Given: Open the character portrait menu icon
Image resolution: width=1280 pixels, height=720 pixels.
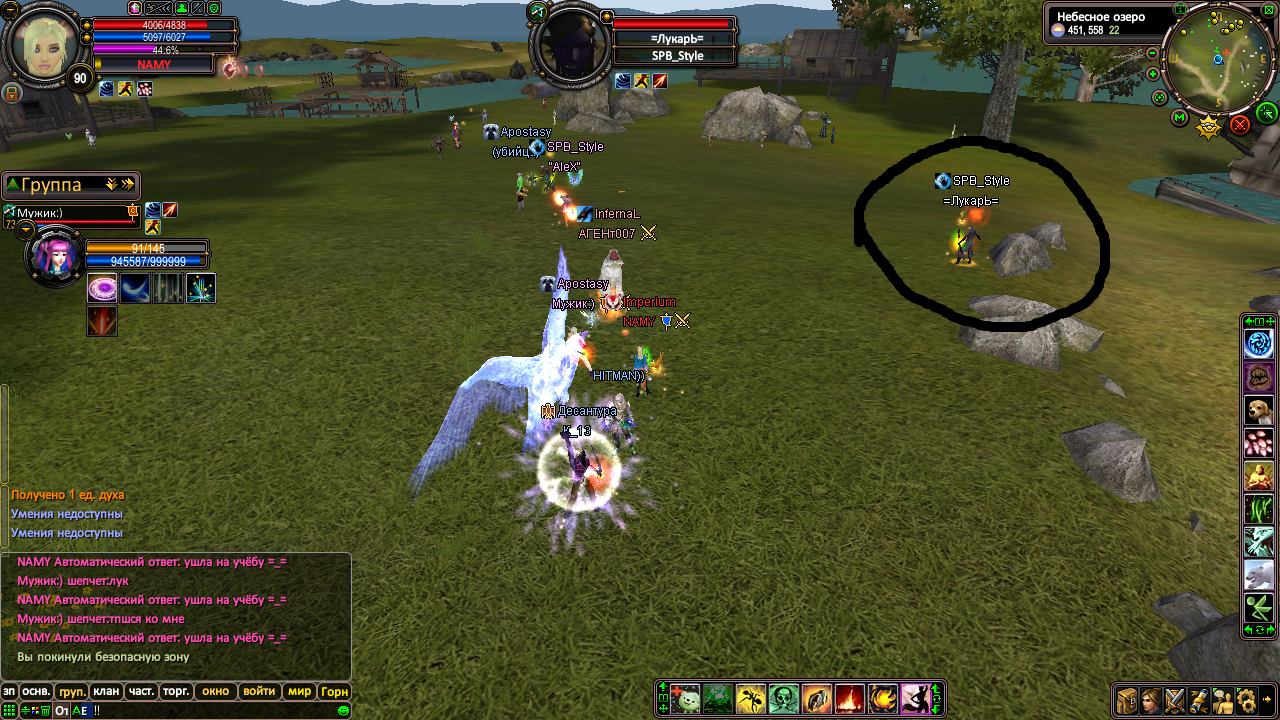Looking at the screenshot, I should (x=1151, y=700).
